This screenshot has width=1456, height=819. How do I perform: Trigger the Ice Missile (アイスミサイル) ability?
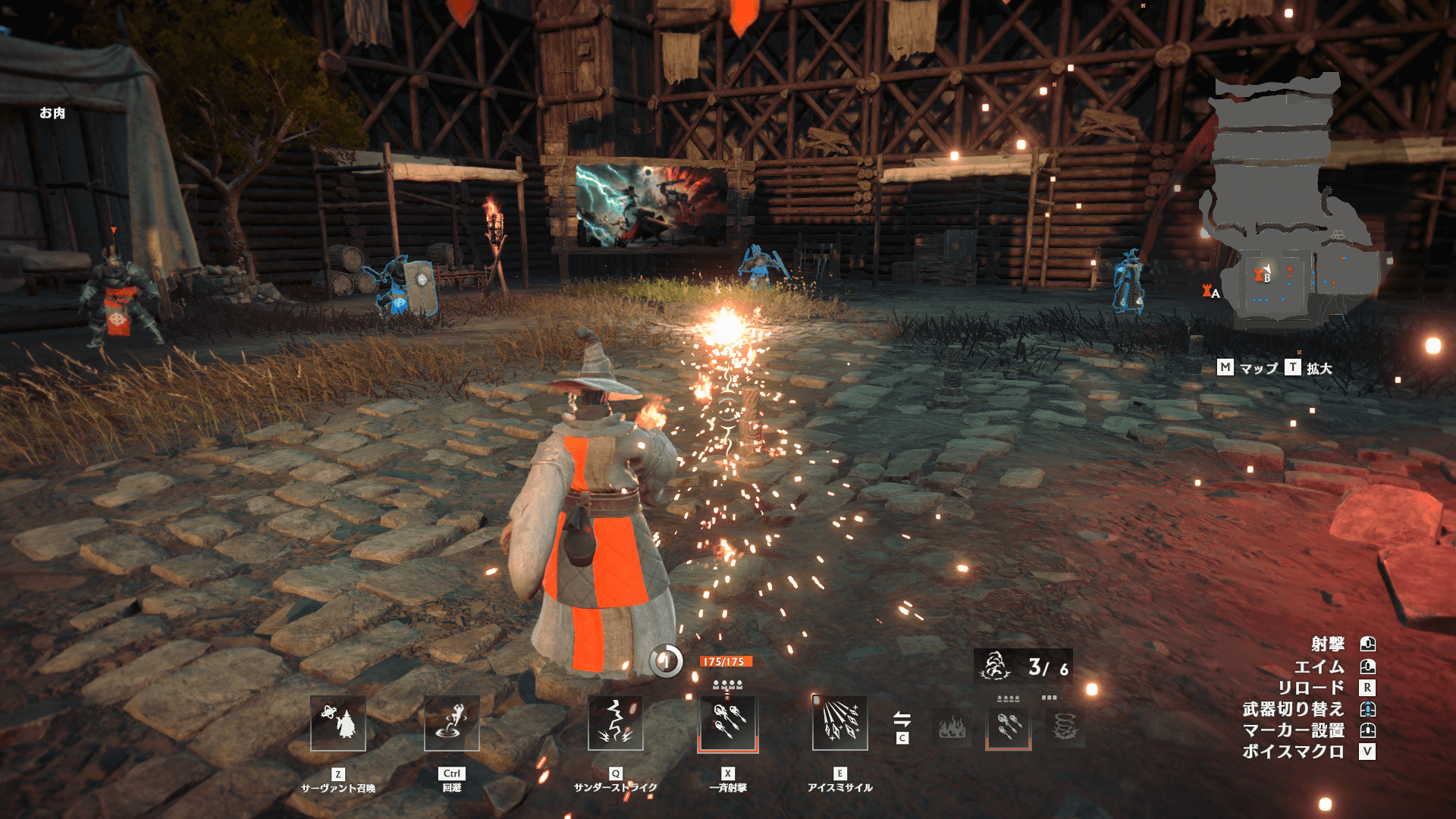pyautogui.click(x=839, y=723)
